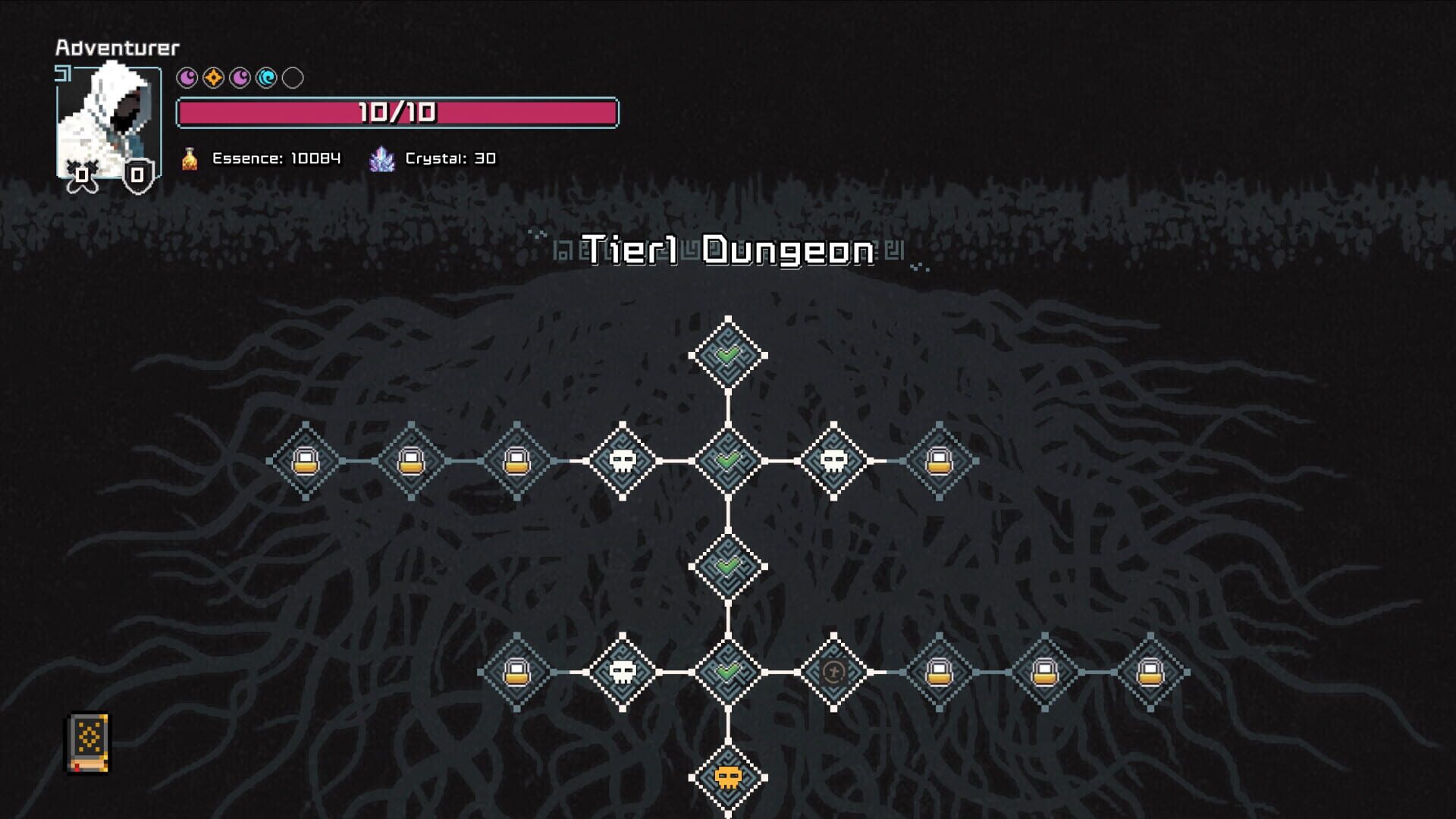The width and height of the screenshot is (1456, 819).
Task: Select the completed node above the boss skull
Action: (x=728, y=673)
